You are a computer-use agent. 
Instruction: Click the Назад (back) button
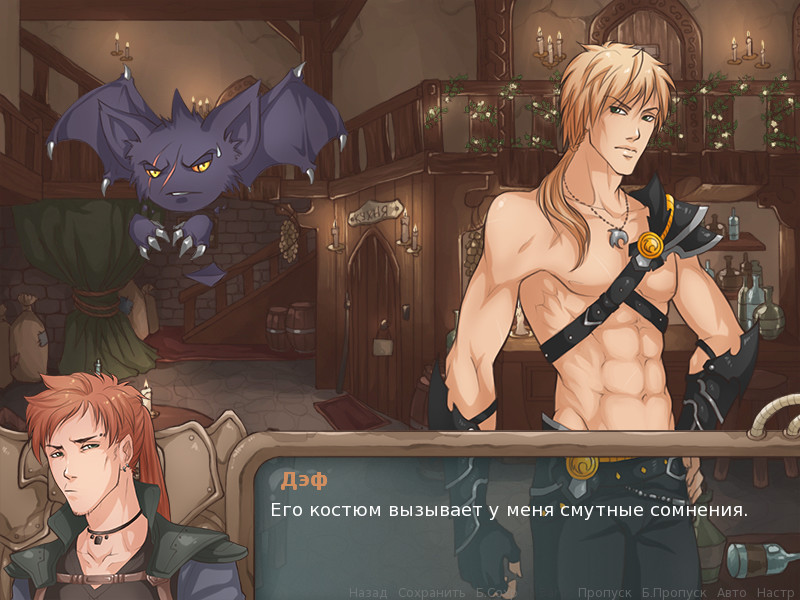367,592
